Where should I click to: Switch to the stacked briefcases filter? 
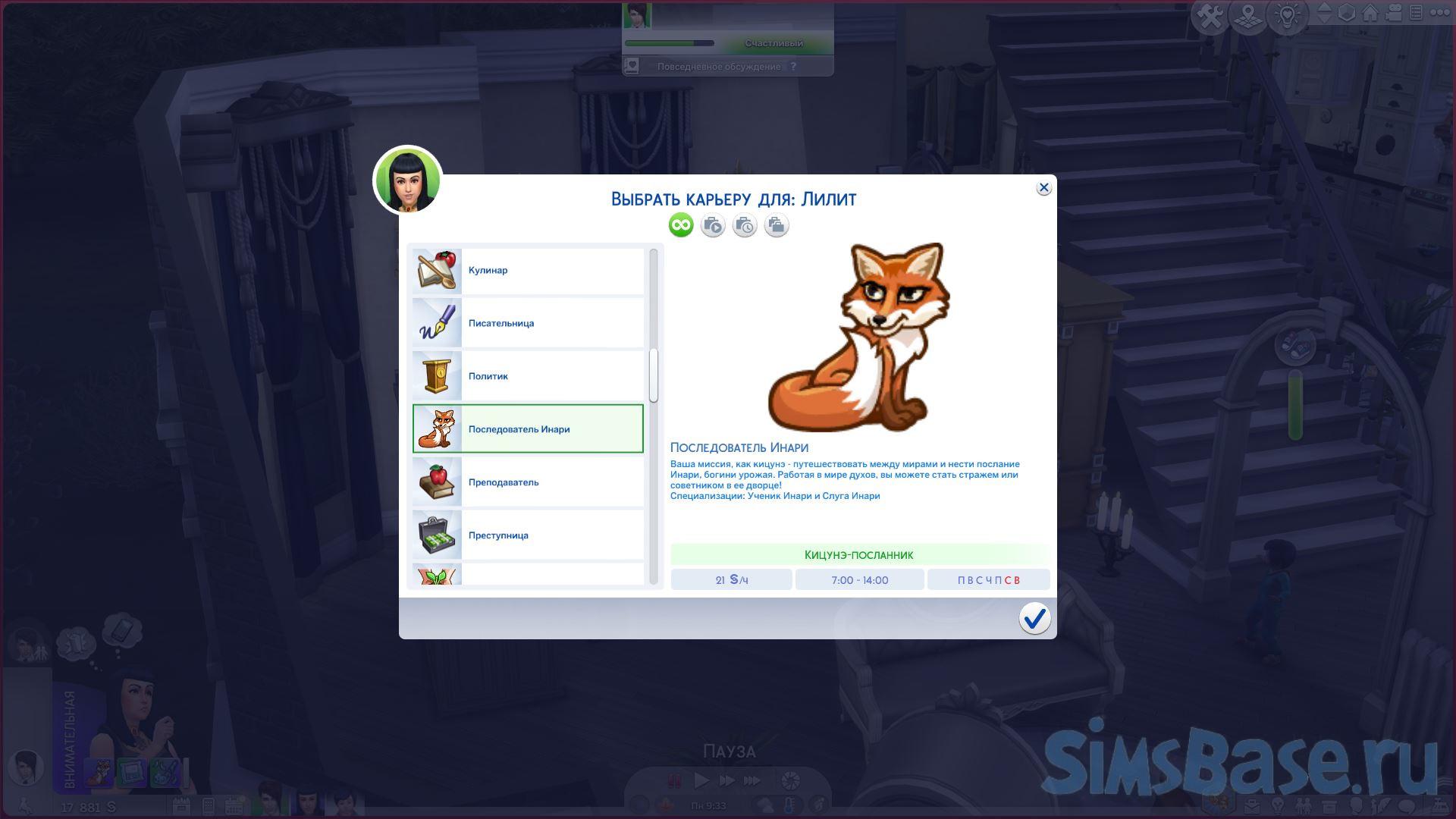tap(776, 225)
